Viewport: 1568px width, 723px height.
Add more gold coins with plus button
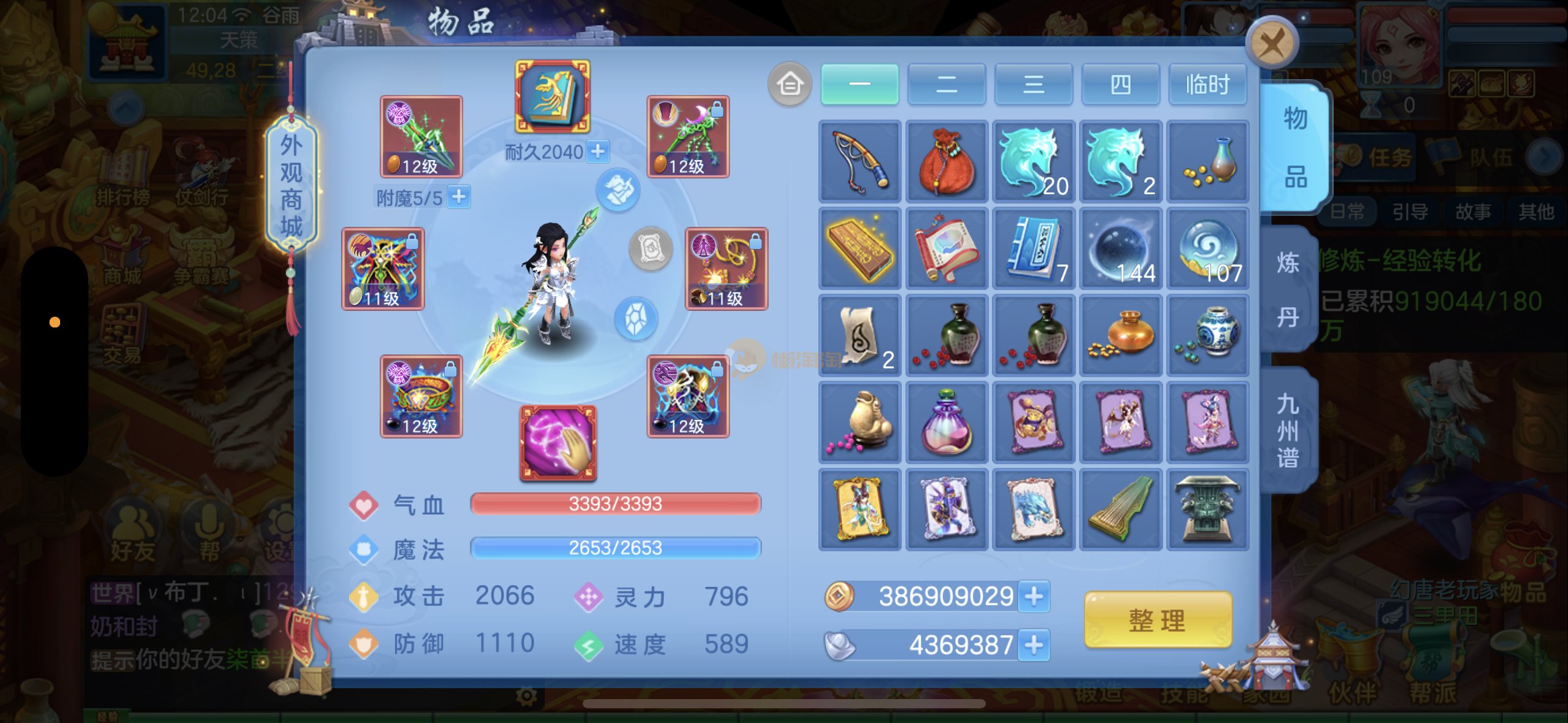(1034, 596)
